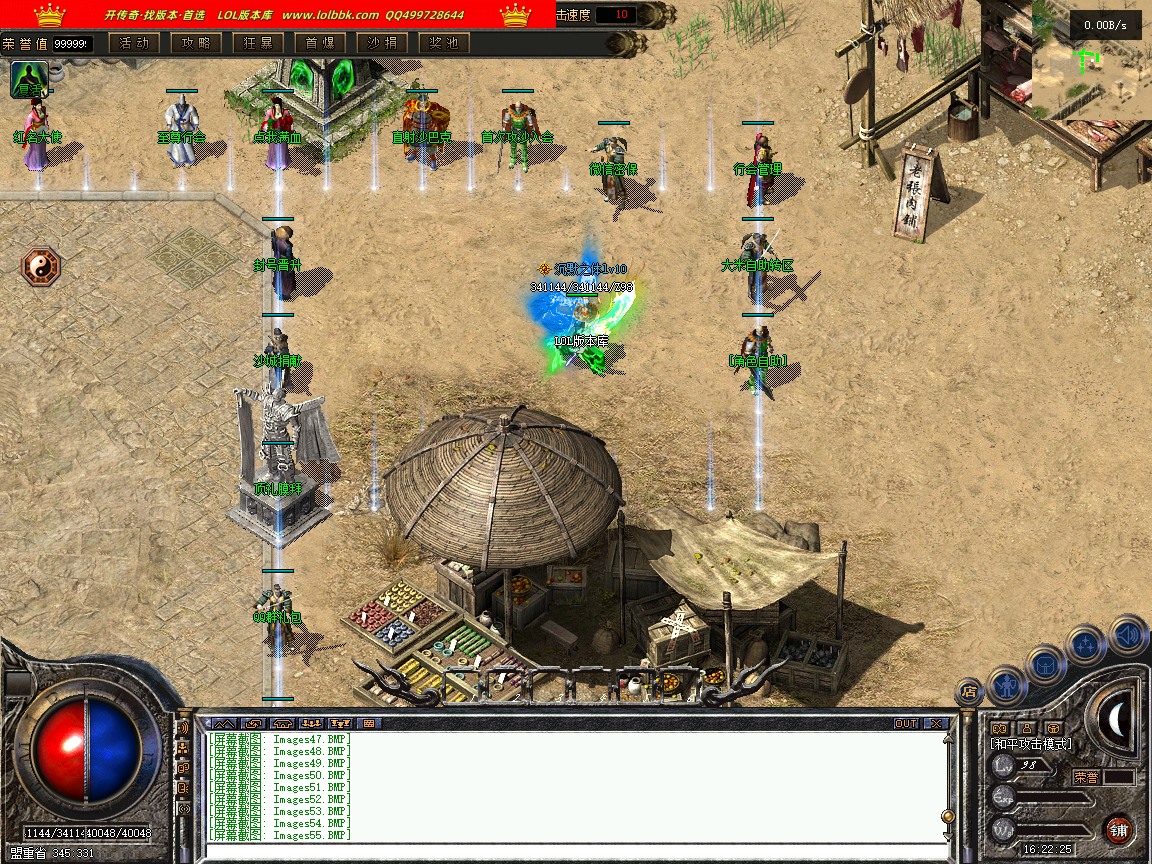Toggle the 和平攻击模式 attack mode label
Screen dimensions: 1152x864
(1030, 744)
